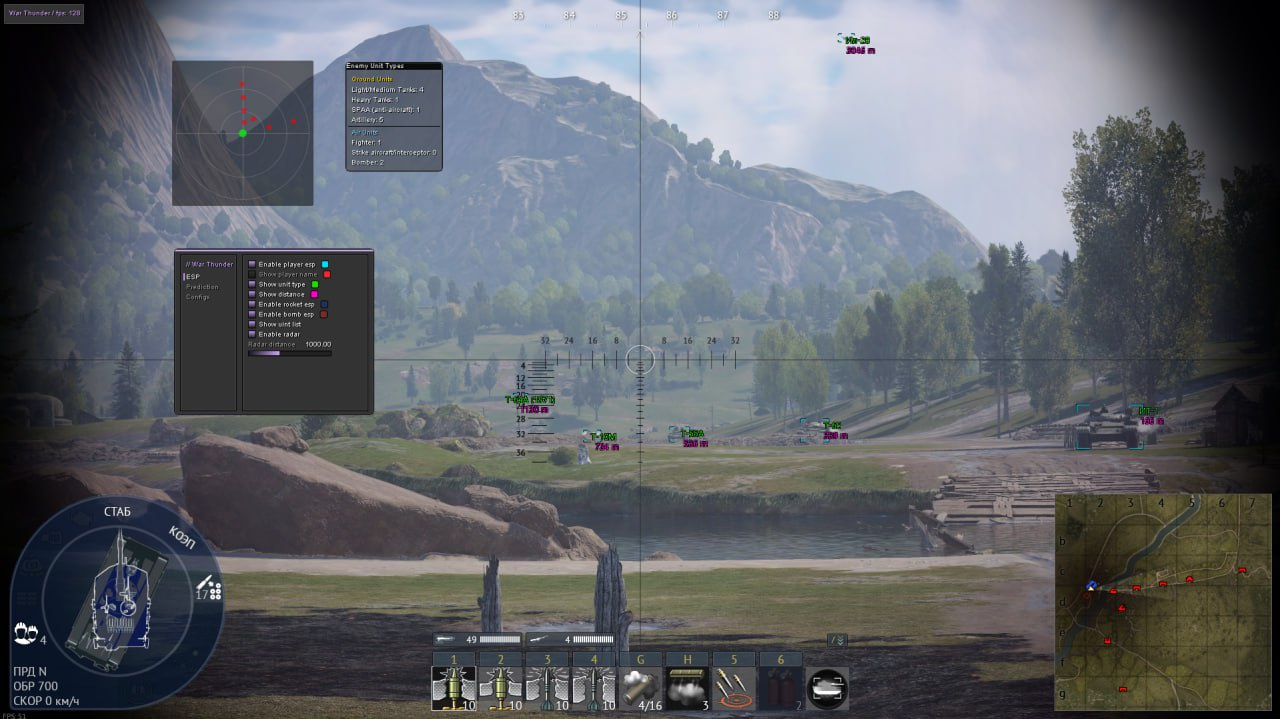The image size is (1280, 719).
Task: Click the Radar distance slider bar
Action: point(289,353)
